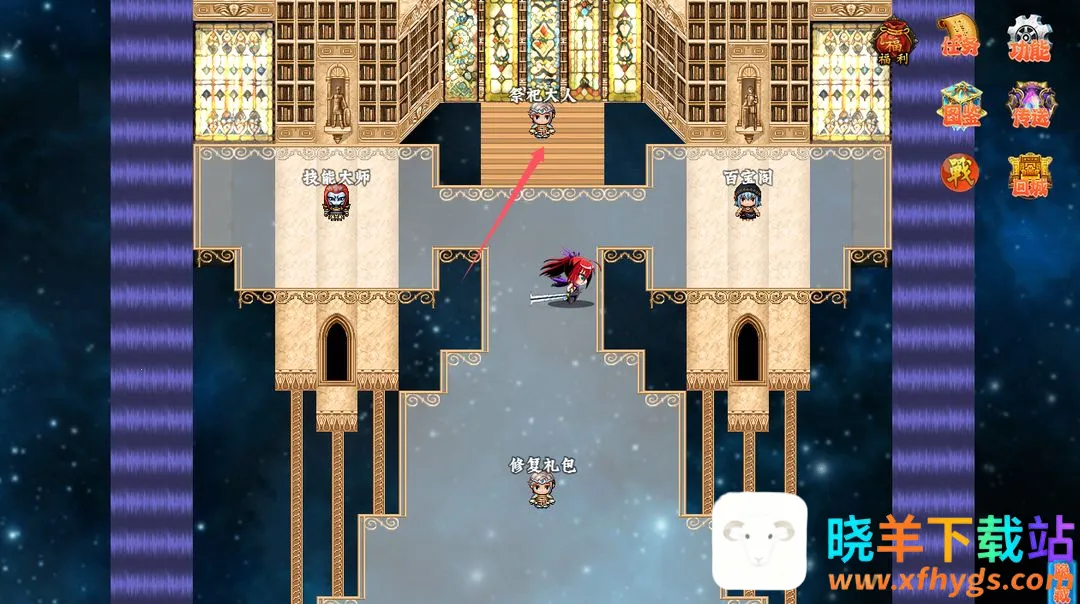The height and width of the screenshot is (604, 1080).
Task: Select the red 戰 battle button
Action: click(x=960, y=172)
